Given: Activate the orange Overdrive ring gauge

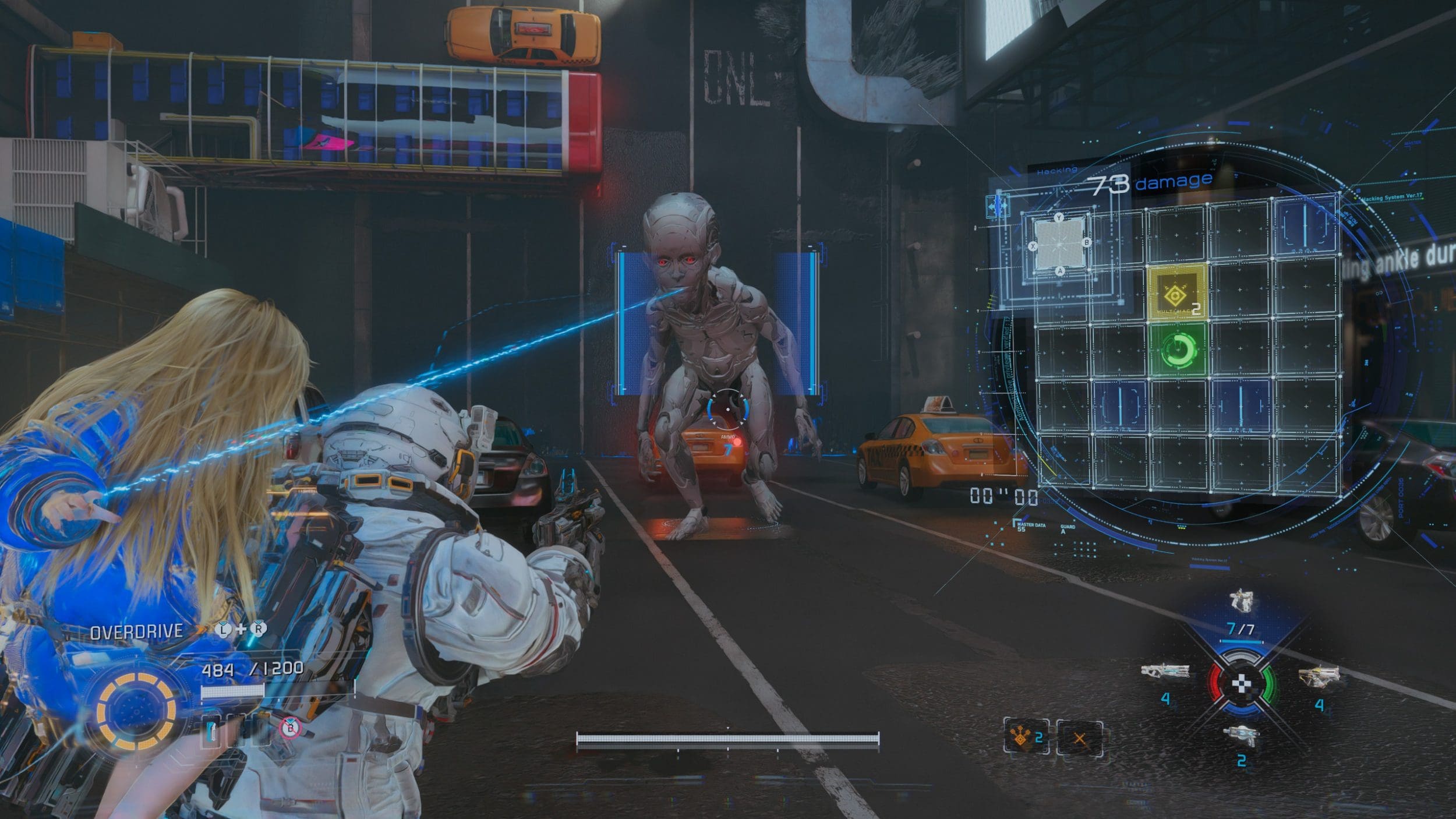Looking at the screenshot, I should tap(136, 712).
